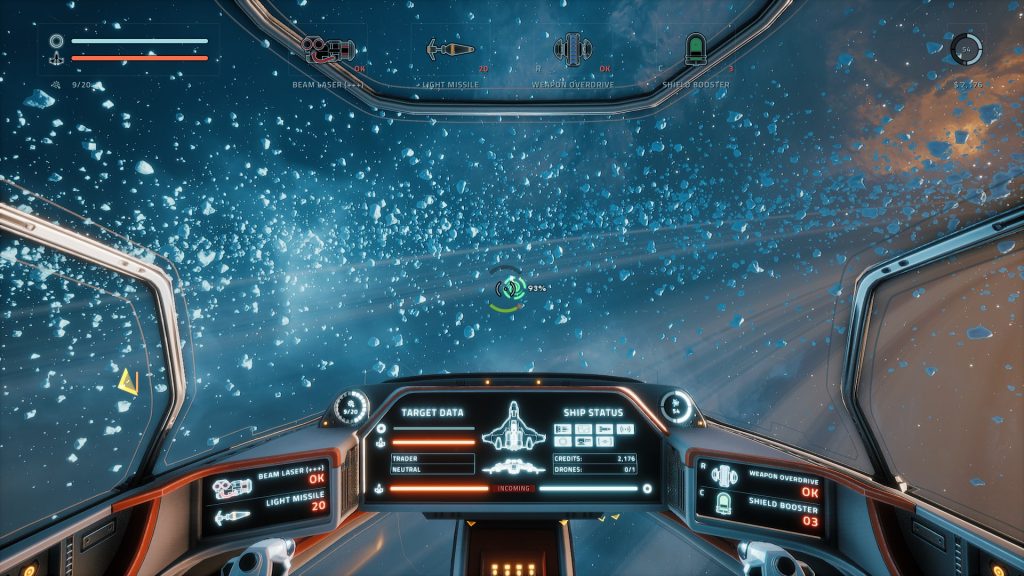Viewport: 1024px width, 576px height.
Task: Activate the green Shield Booster icon in the top HUD
Action: [695, 48]
